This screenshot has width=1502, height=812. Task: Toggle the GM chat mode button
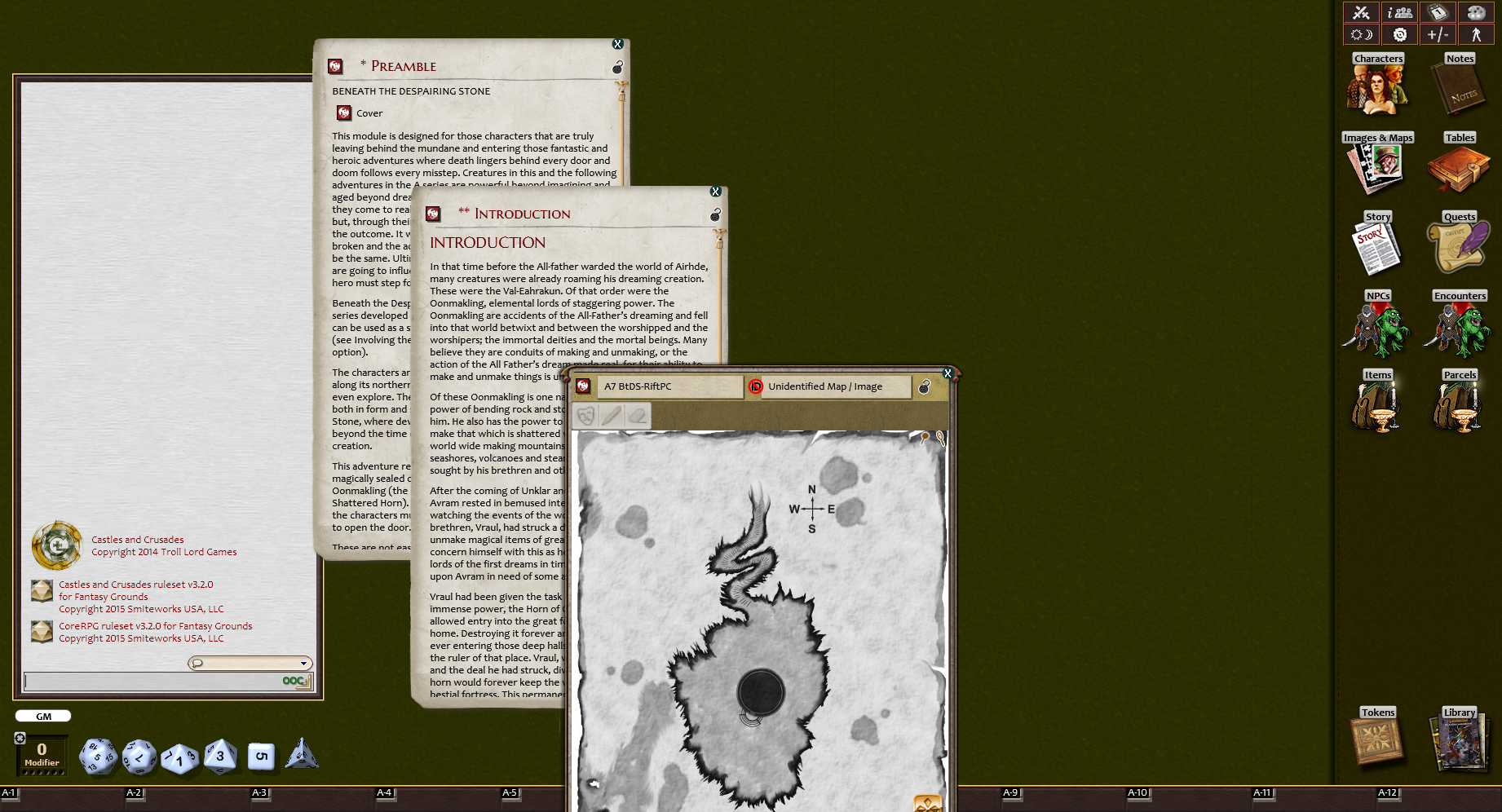click(42, 715)
